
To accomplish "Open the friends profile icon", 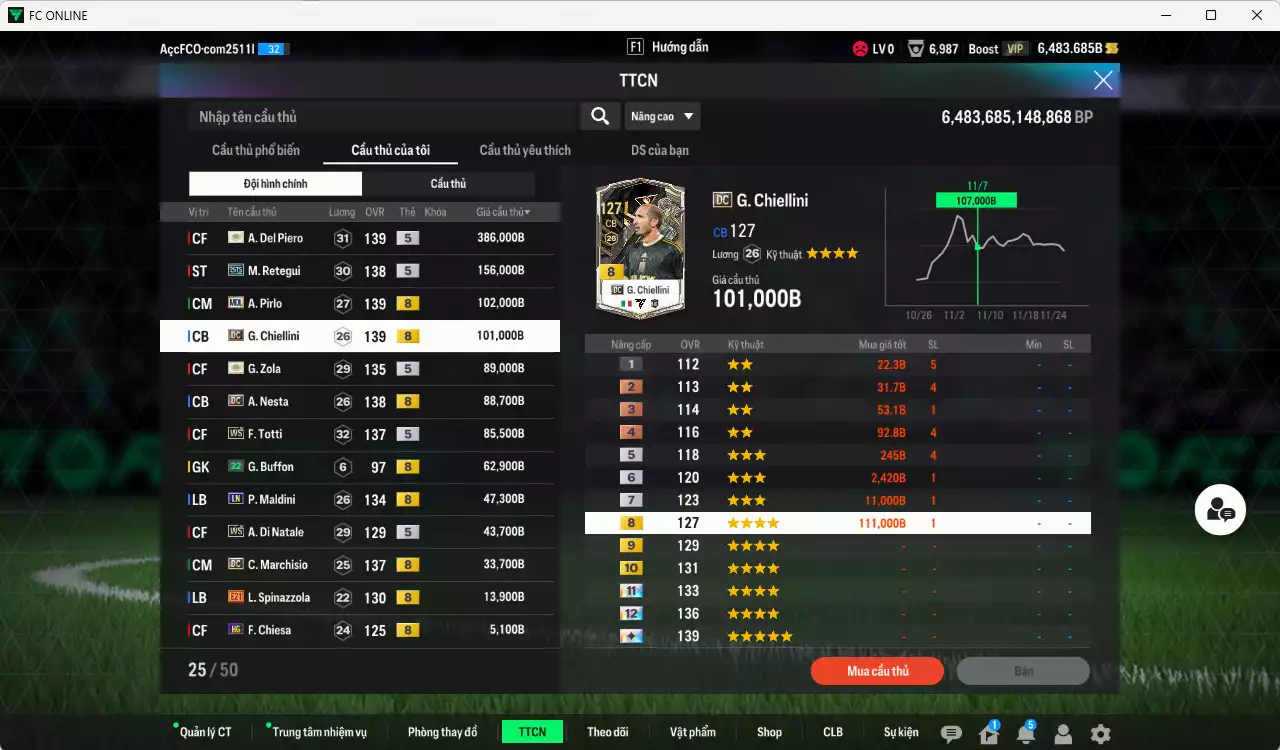I will (1062, 733).
